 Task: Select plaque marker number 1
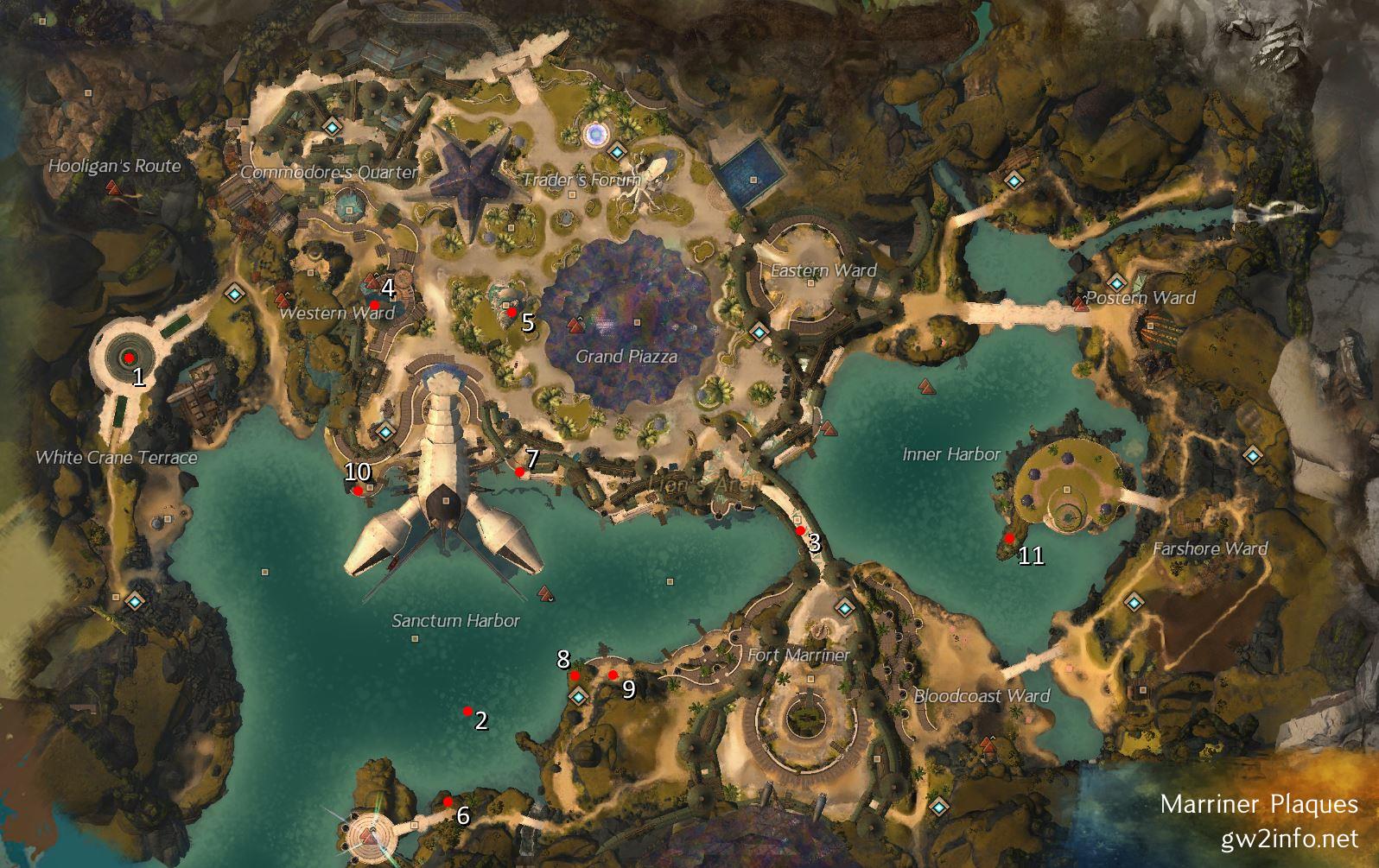[129, 358]
